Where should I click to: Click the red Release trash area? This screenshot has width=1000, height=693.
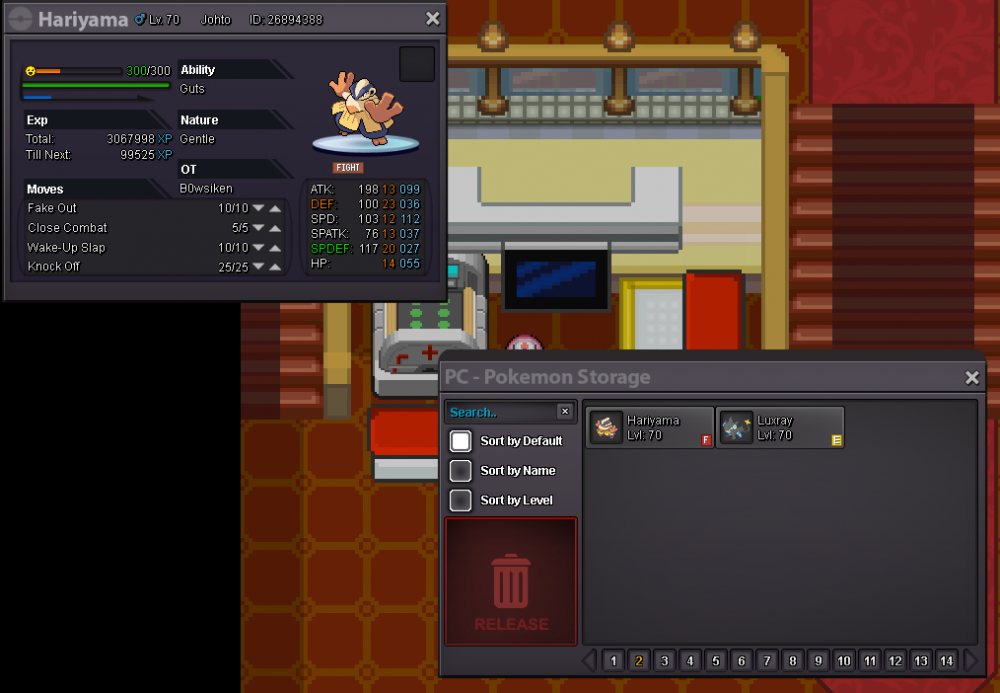point(511,581)
